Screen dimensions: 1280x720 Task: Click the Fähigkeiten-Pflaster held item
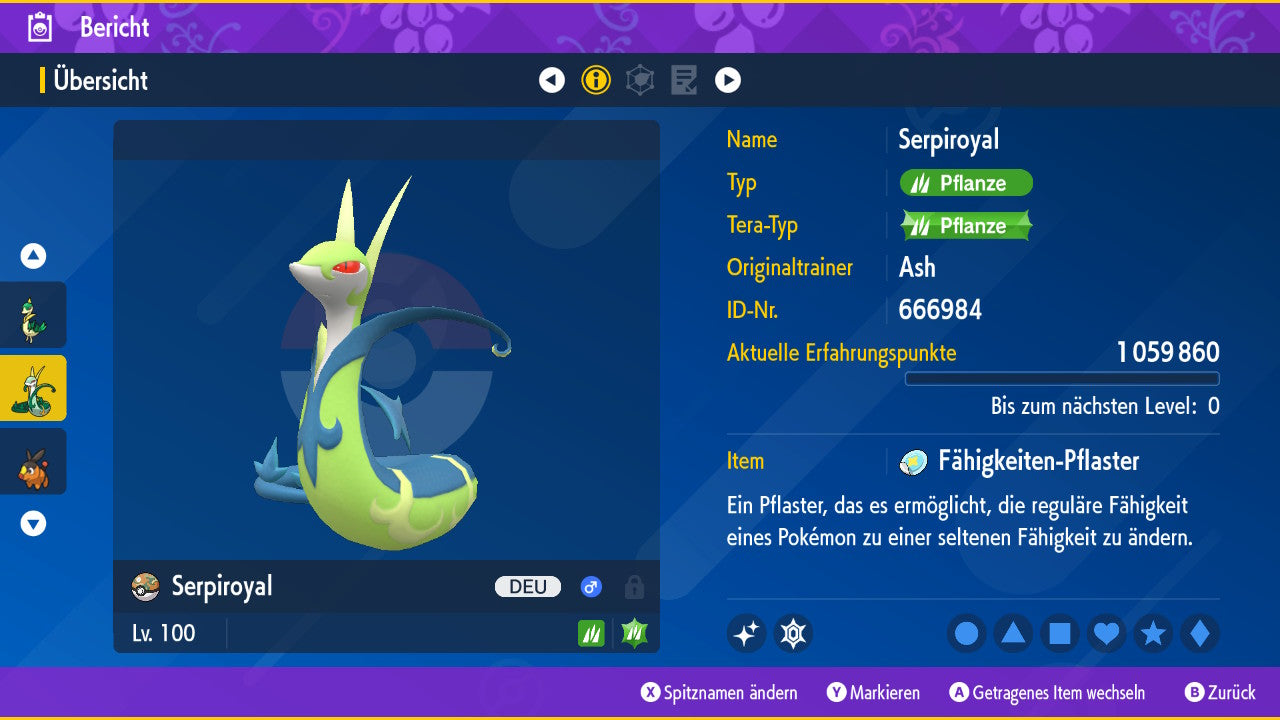pos(1037,461)
